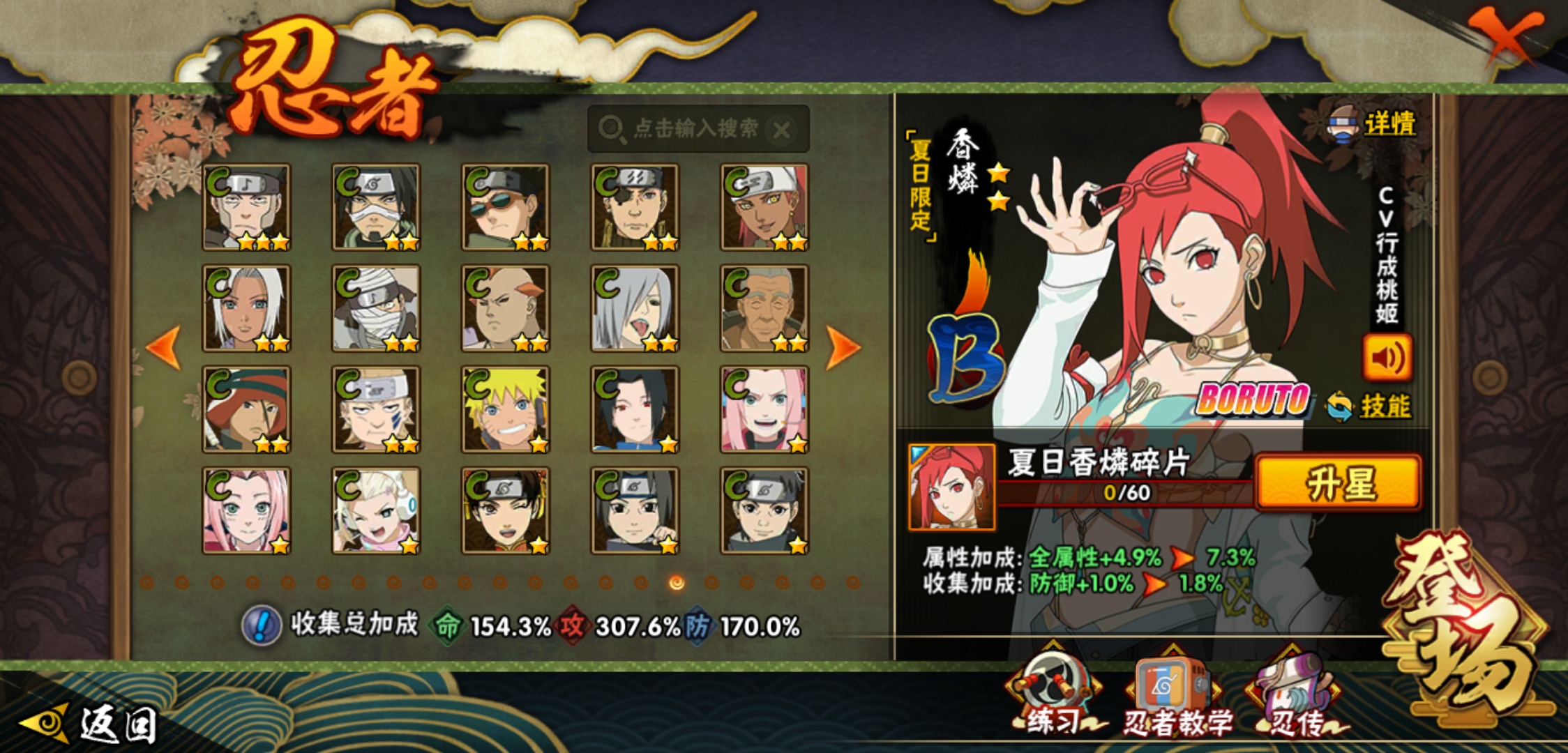Open the 详情 details link
The image size is (1568, 753).
tap(1388, 124)
